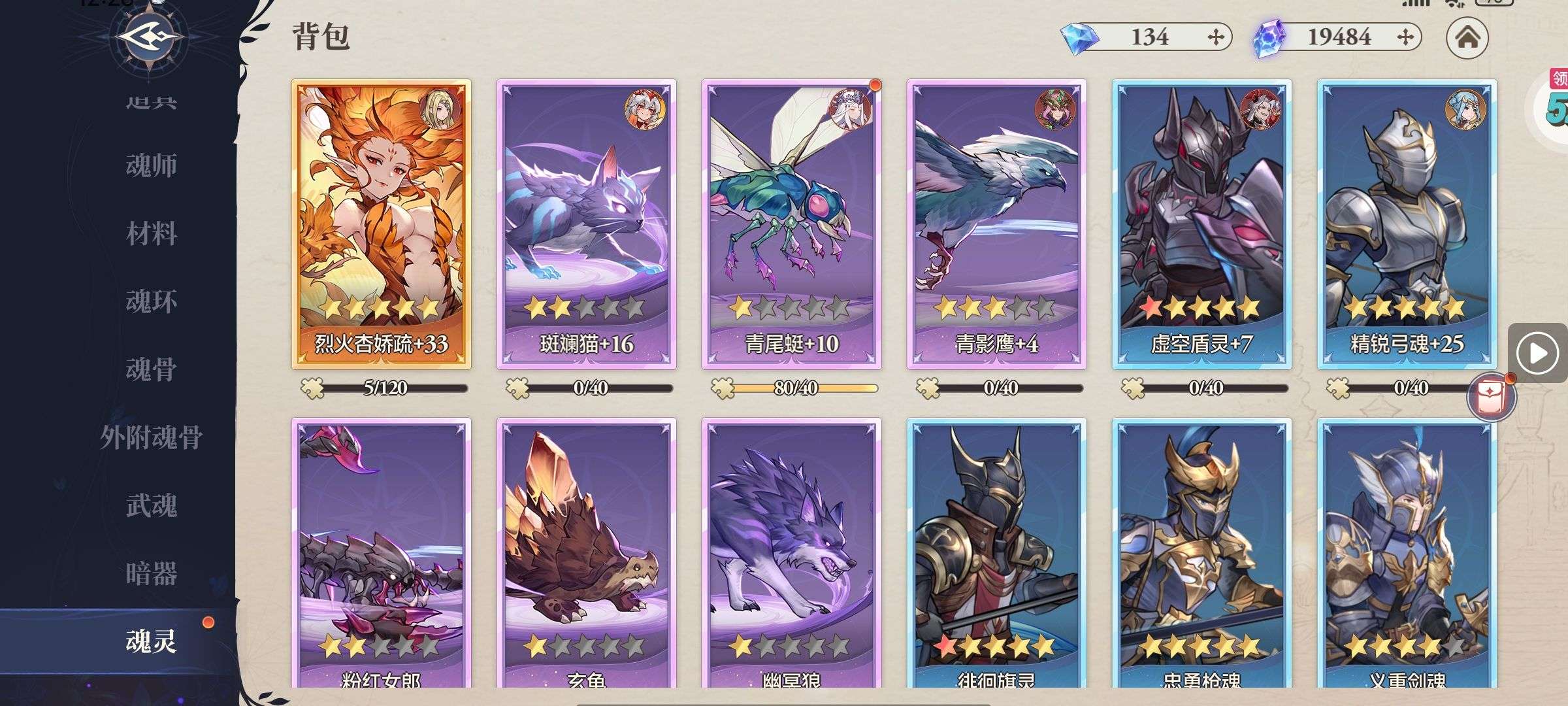Select the 魂骨 tab

[x=151, y=370]
